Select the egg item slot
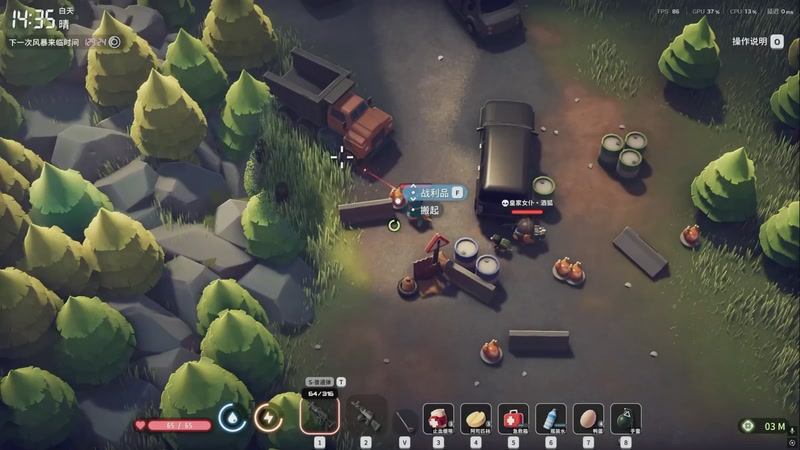 [588, 418]
